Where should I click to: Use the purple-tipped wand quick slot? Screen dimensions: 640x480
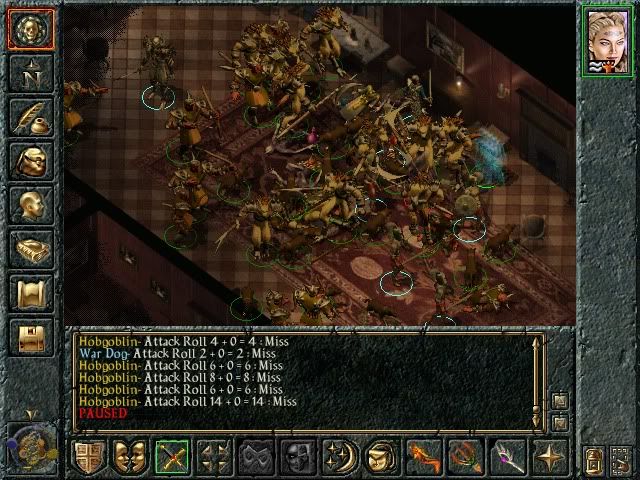point(508,458)
